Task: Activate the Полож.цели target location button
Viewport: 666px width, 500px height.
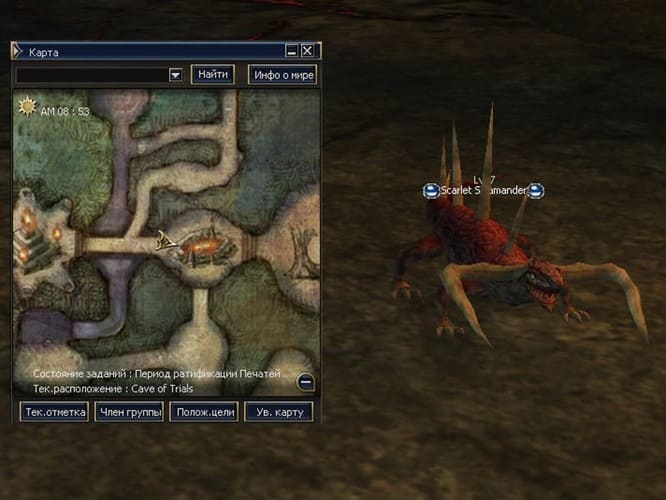Action: pos(204,412)
